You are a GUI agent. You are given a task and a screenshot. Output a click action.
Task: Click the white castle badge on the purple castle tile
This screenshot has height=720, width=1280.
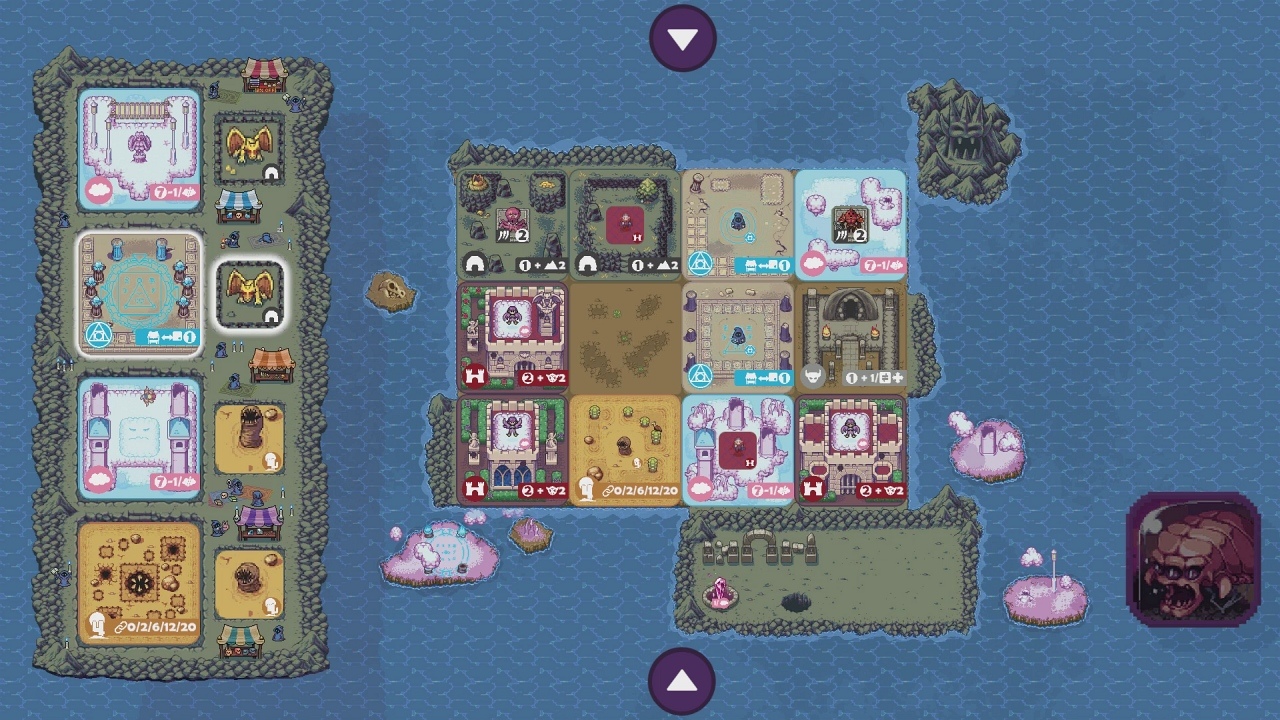point(476,378)
